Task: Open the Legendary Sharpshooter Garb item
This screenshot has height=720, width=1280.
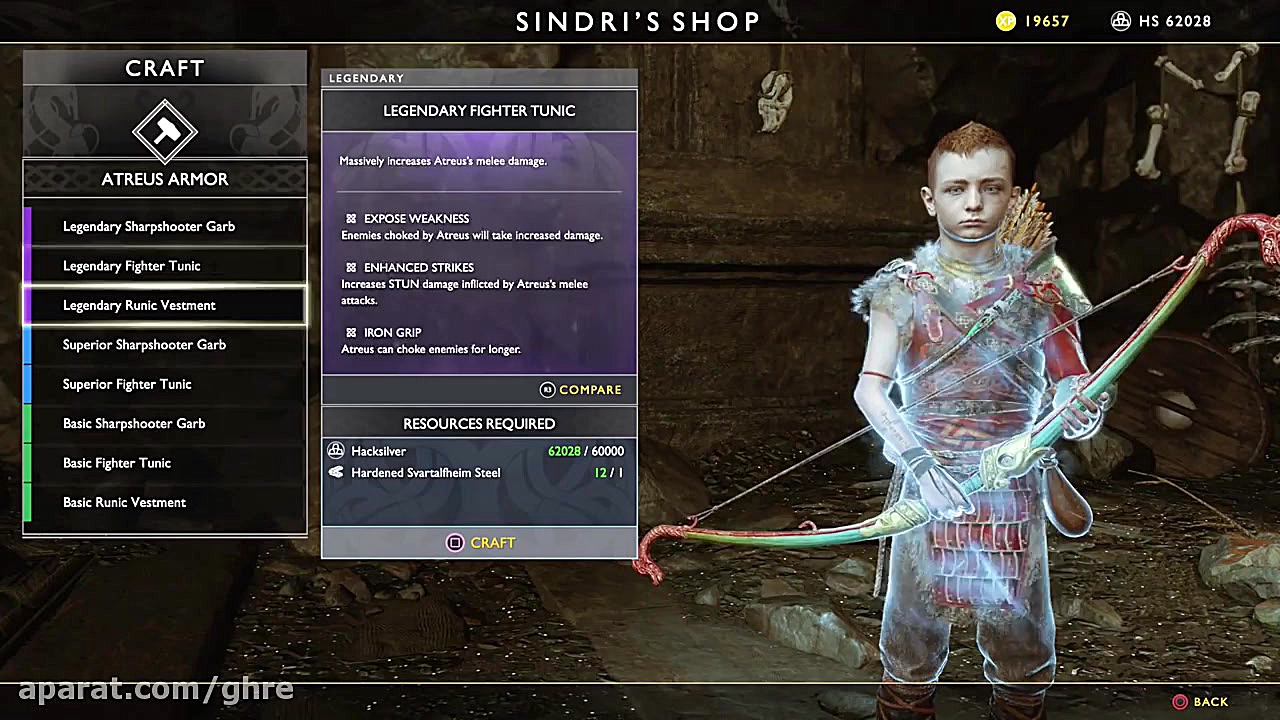Action: point(148,226)
